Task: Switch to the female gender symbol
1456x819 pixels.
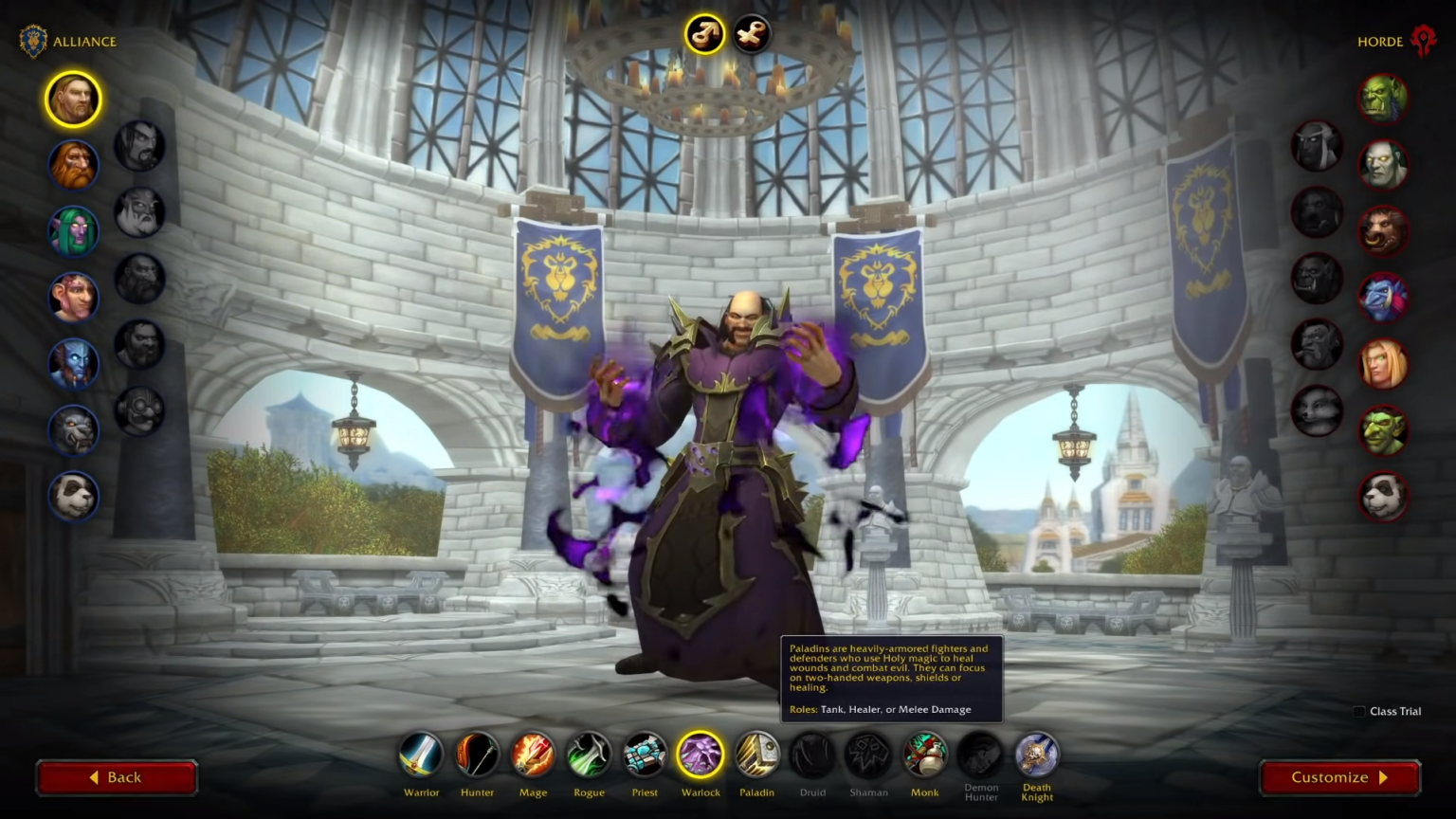Action: [752, 35]
